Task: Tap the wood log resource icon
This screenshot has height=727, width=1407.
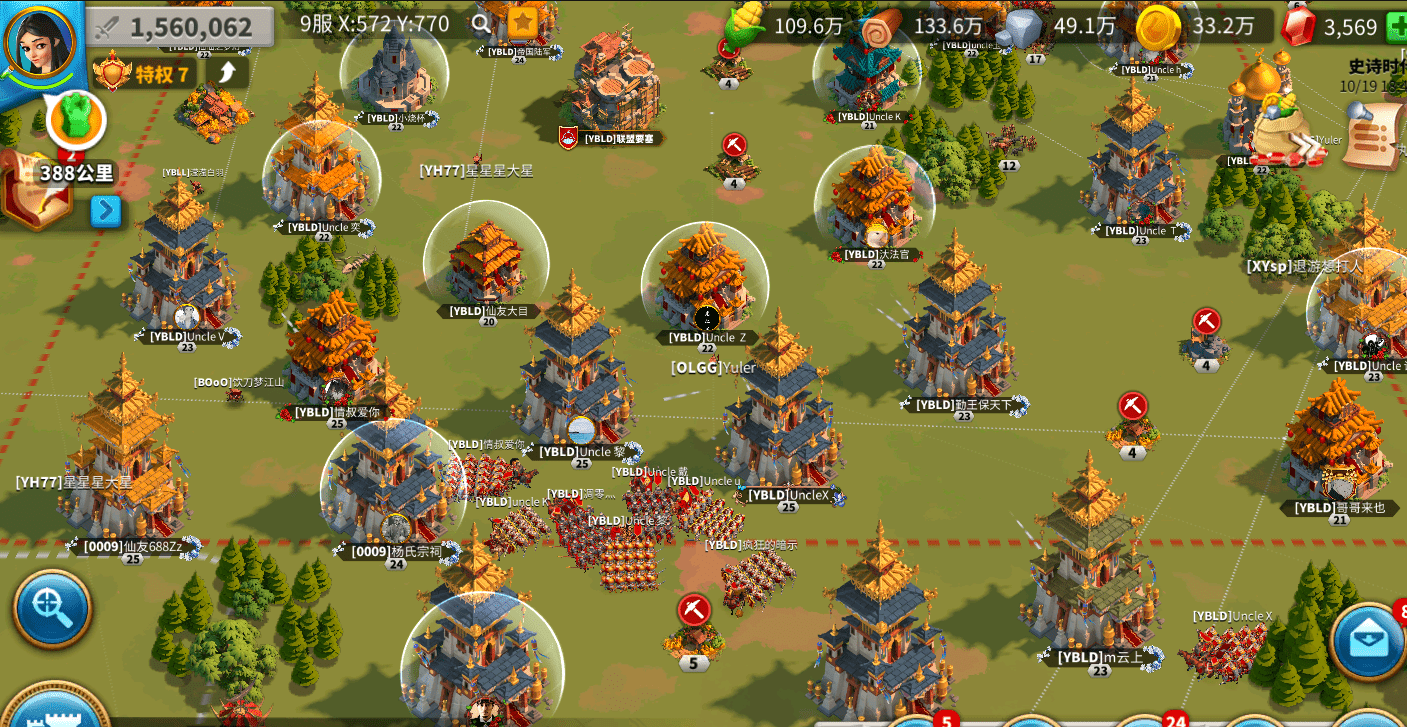Action: tap(880, 26)
